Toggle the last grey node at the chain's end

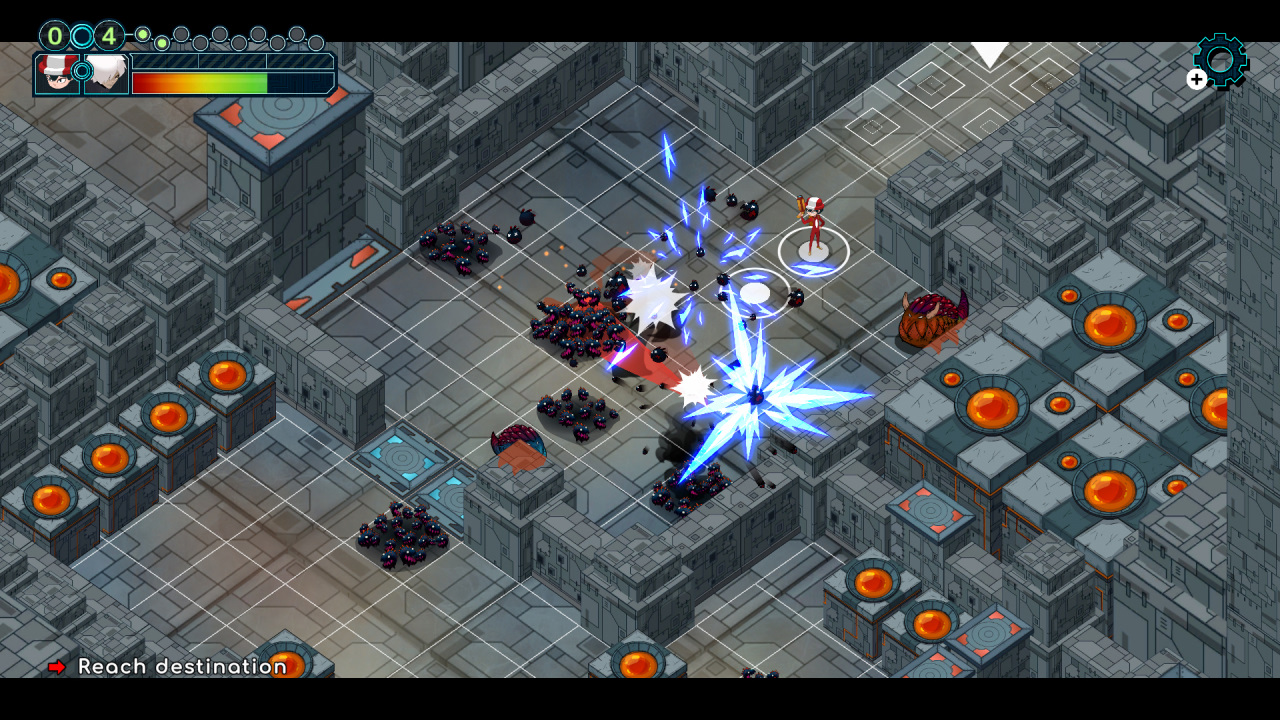315,42
